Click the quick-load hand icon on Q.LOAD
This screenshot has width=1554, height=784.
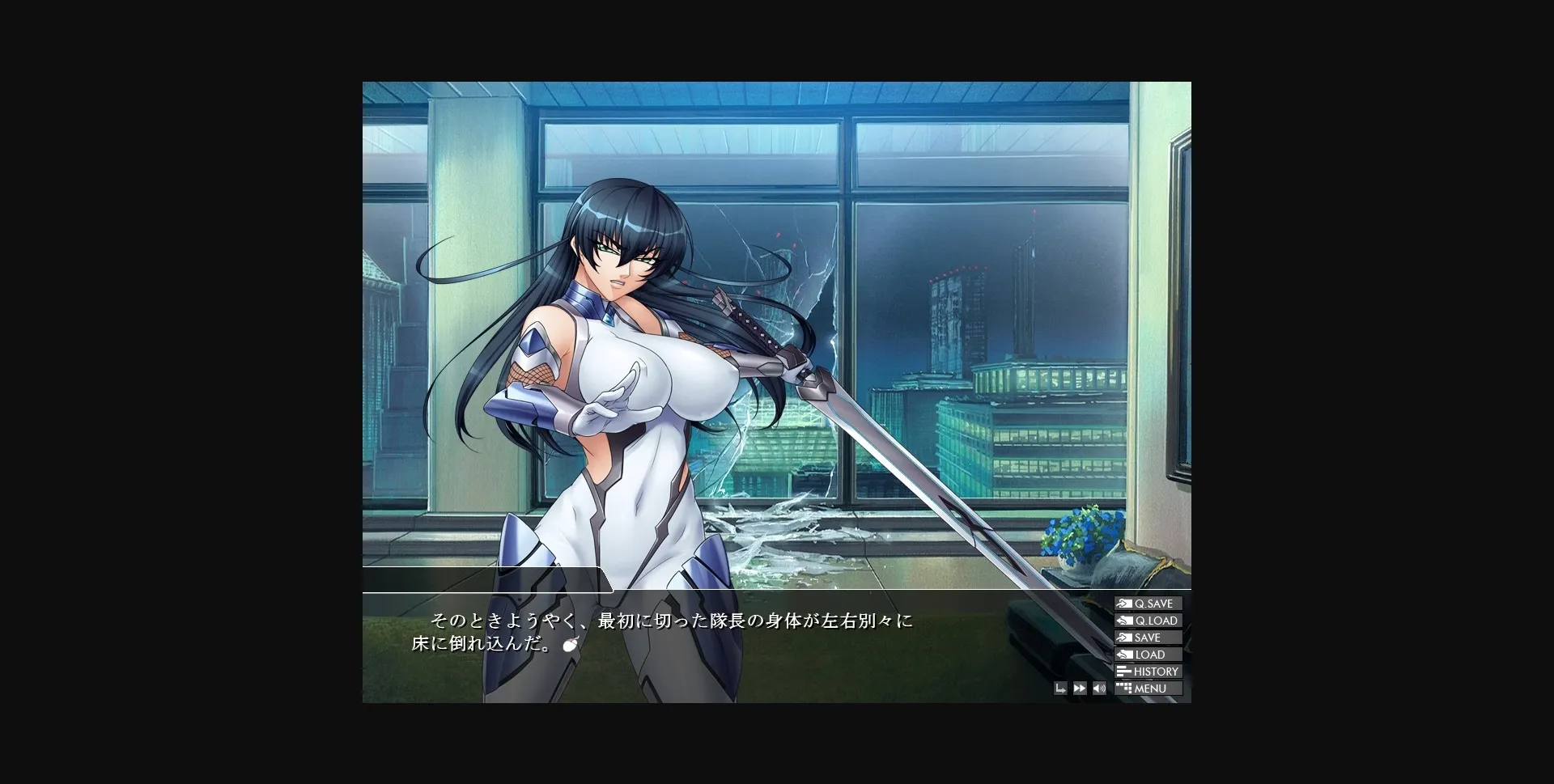[x=1124, y=620]
